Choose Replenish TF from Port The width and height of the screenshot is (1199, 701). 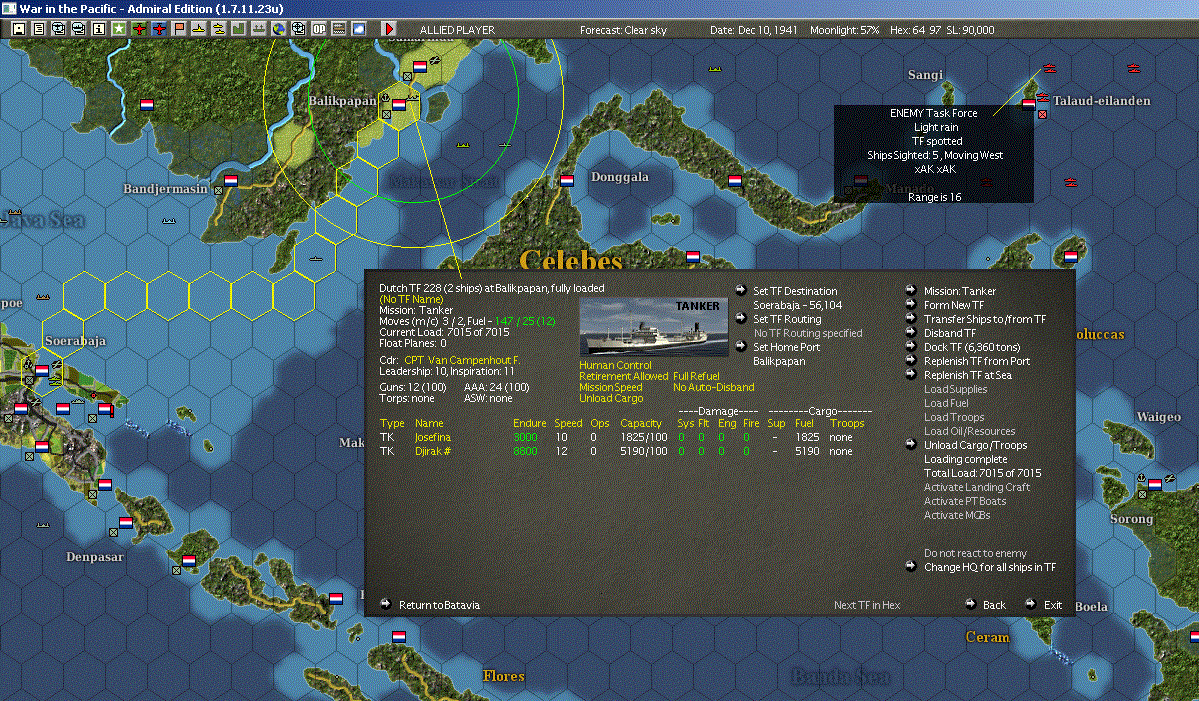(976, 361)
